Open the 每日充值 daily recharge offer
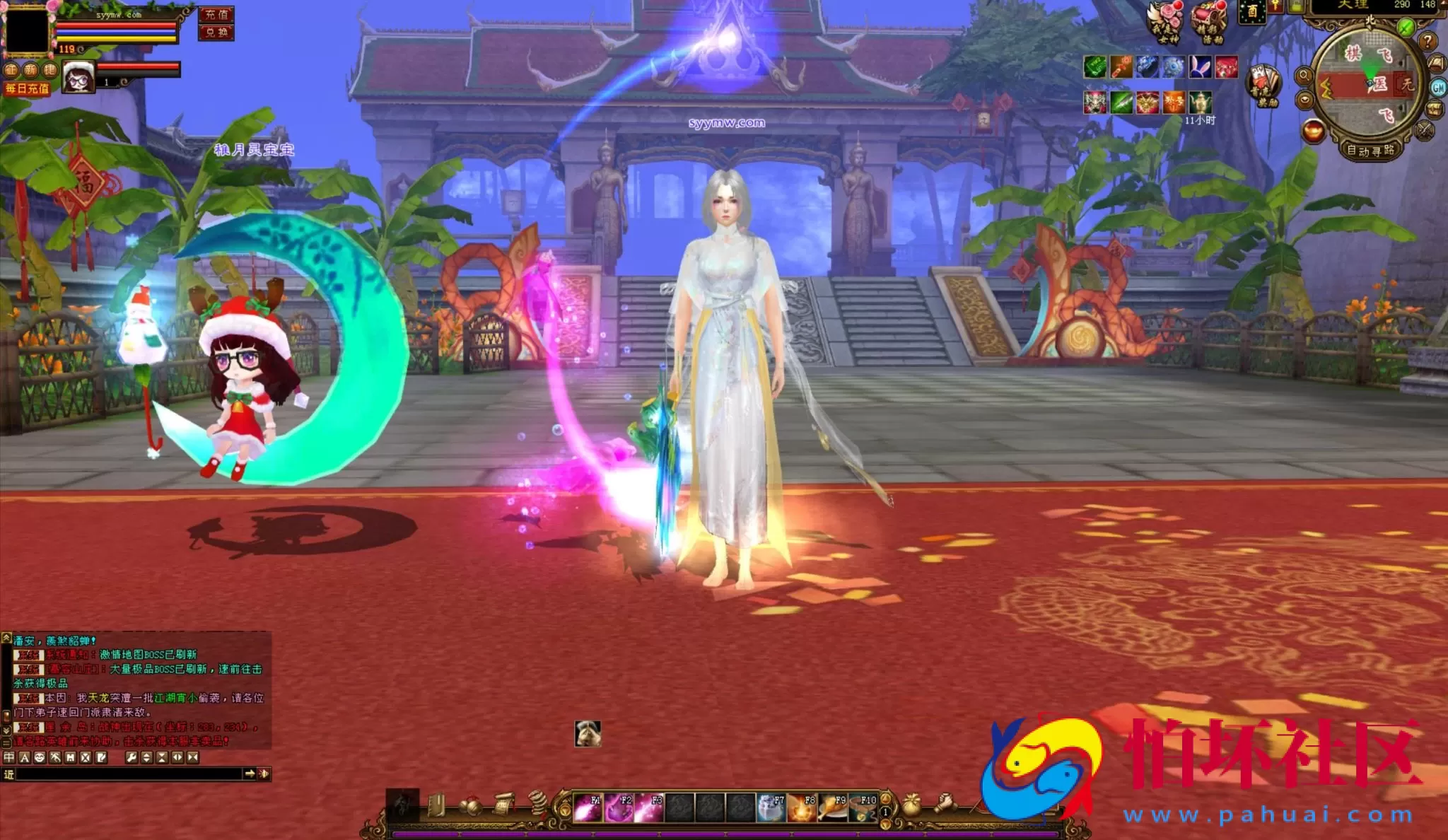1448x840 pixels. (27, 88)
